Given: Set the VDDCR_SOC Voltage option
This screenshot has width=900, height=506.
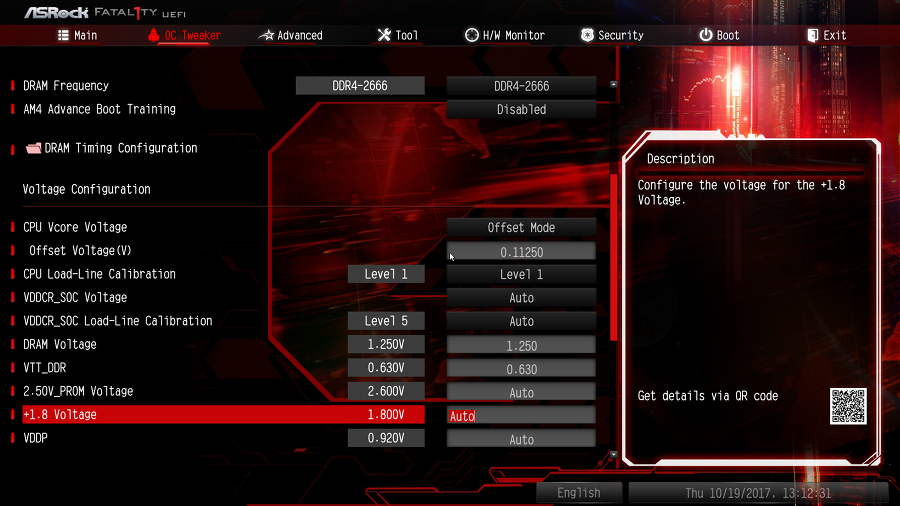Looking at the screenshot, I should point(521,298).
